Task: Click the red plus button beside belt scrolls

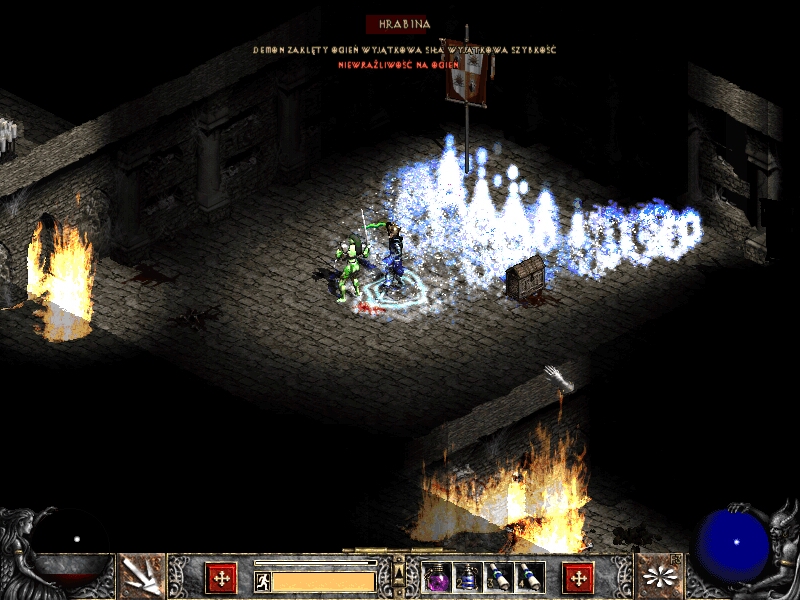Action: [x=578, y=578]
